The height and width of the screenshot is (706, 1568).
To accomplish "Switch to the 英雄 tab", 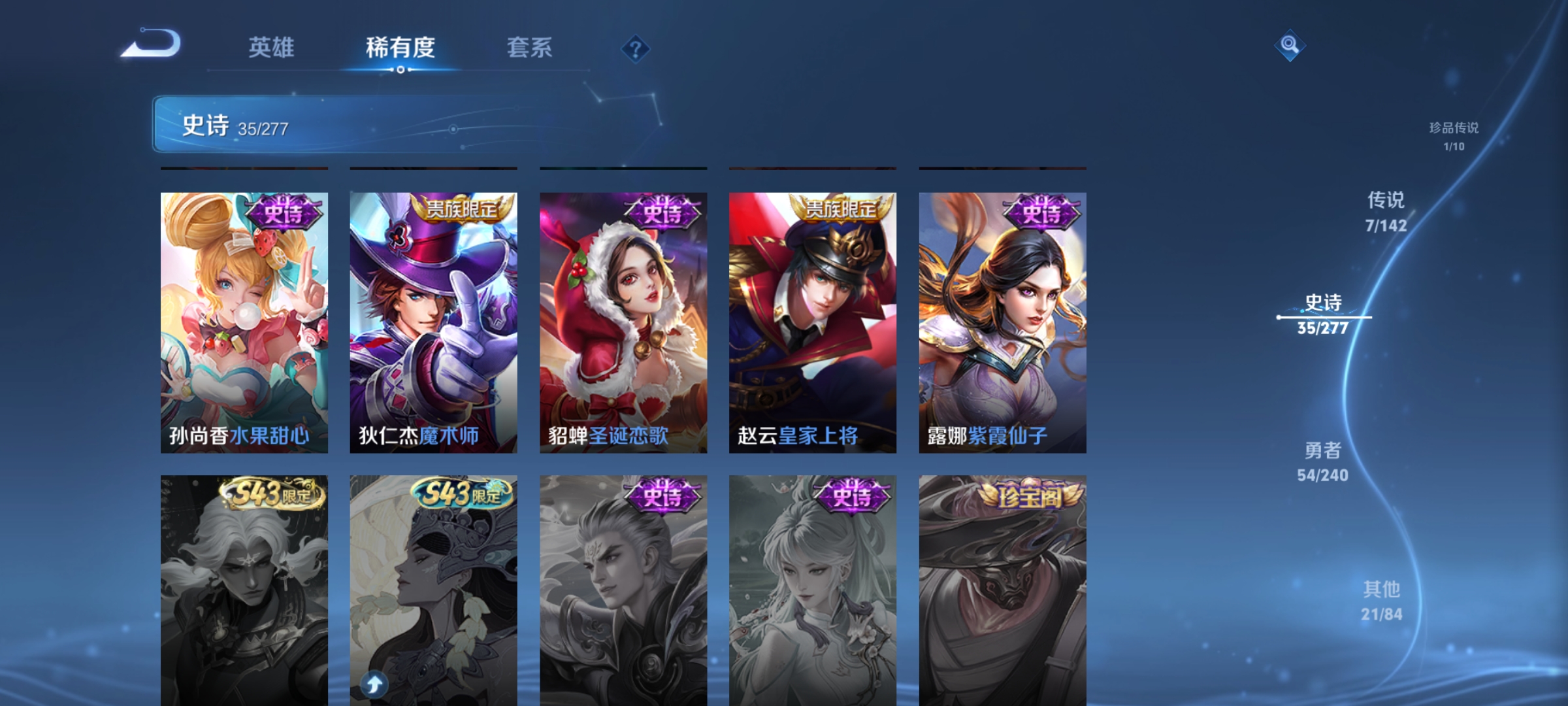I will click(272, 47).
